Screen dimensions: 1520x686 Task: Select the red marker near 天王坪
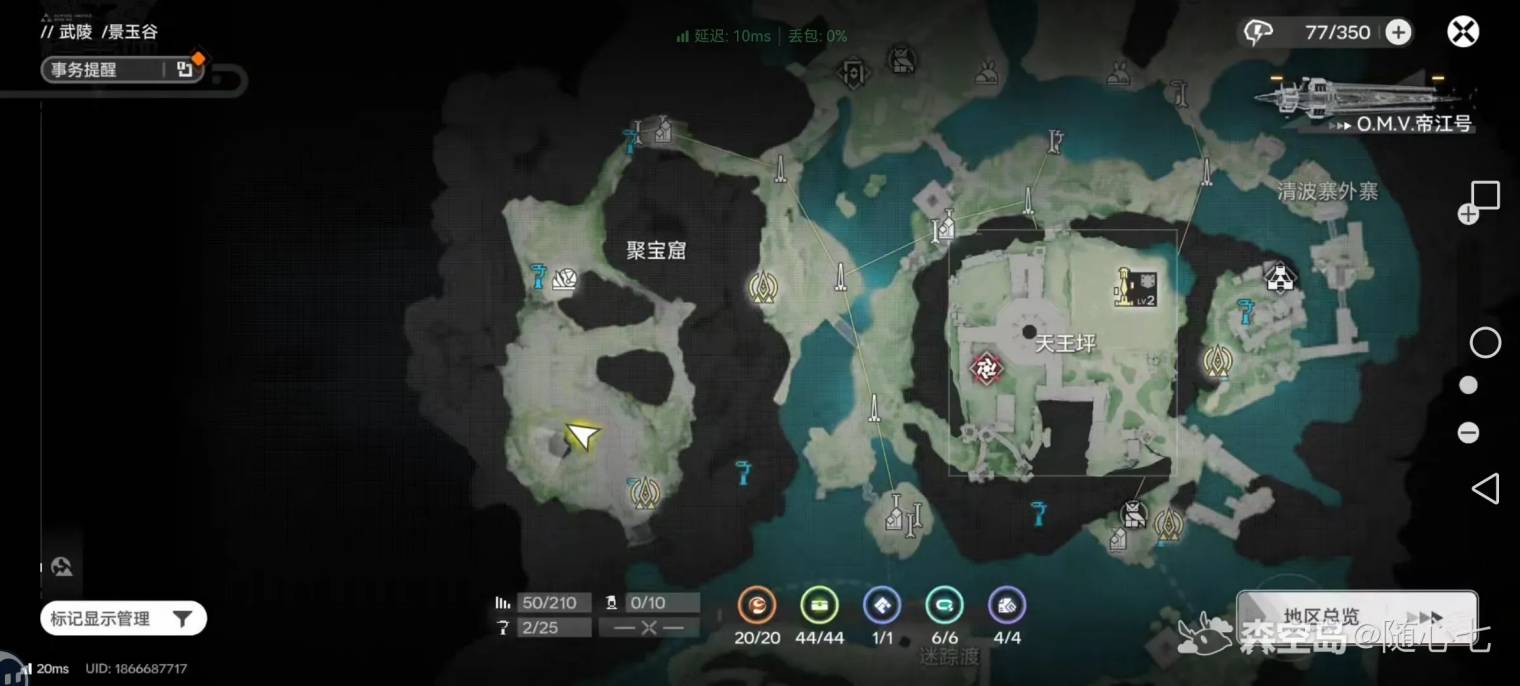pyautogui.click(x=986, y=369)
